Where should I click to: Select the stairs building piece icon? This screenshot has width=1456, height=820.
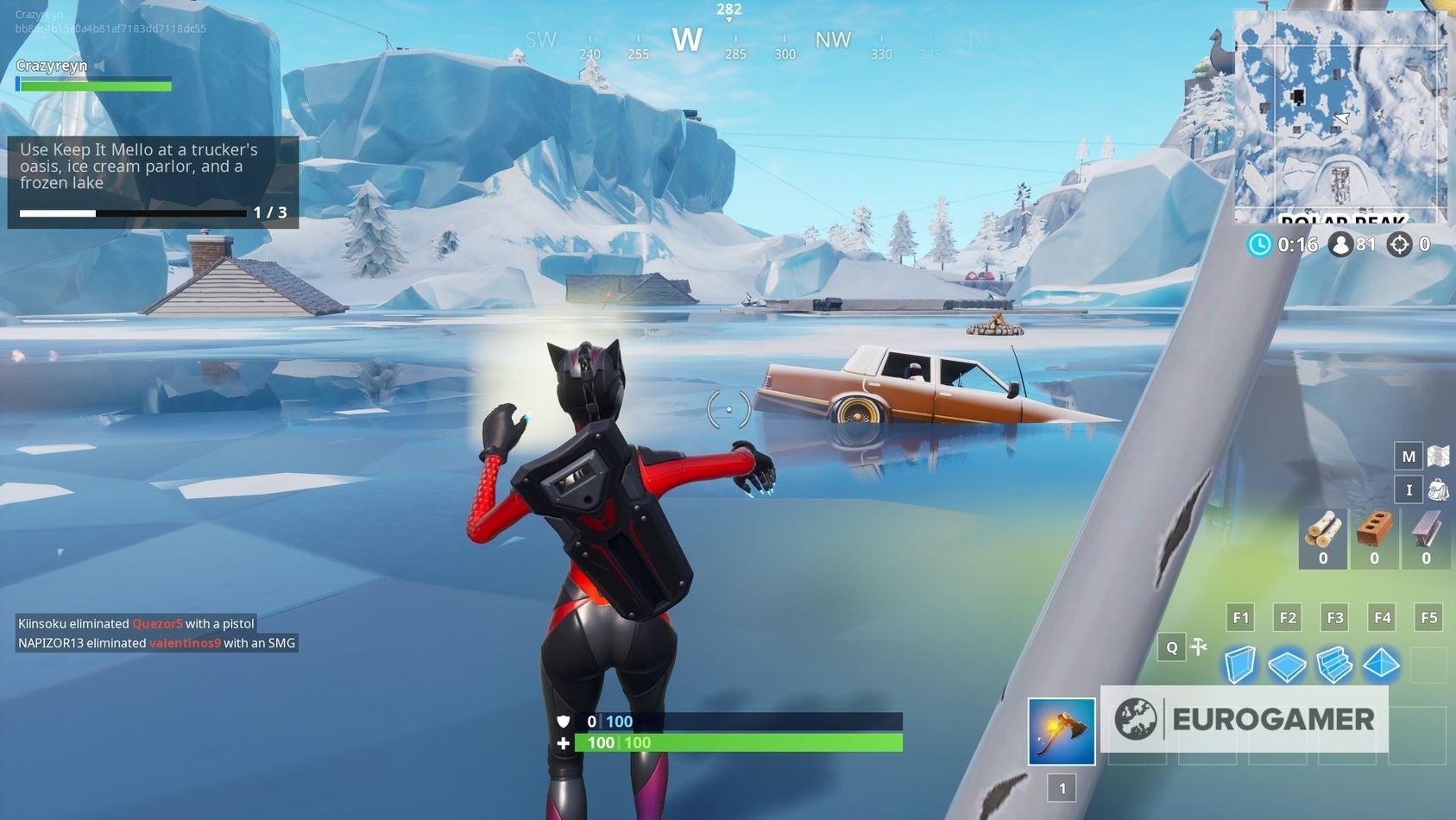(x=1335, y=665)
